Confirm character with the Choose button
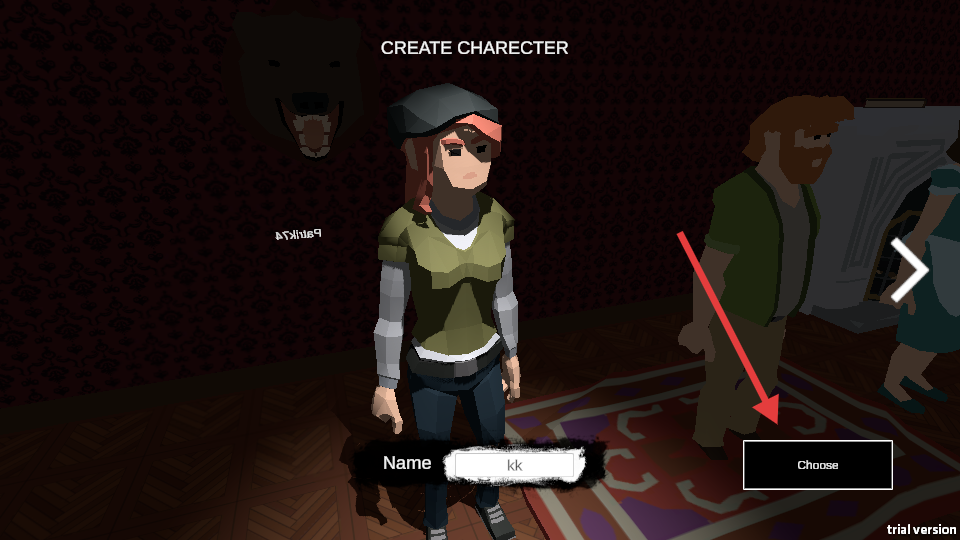 pos(817,465)
